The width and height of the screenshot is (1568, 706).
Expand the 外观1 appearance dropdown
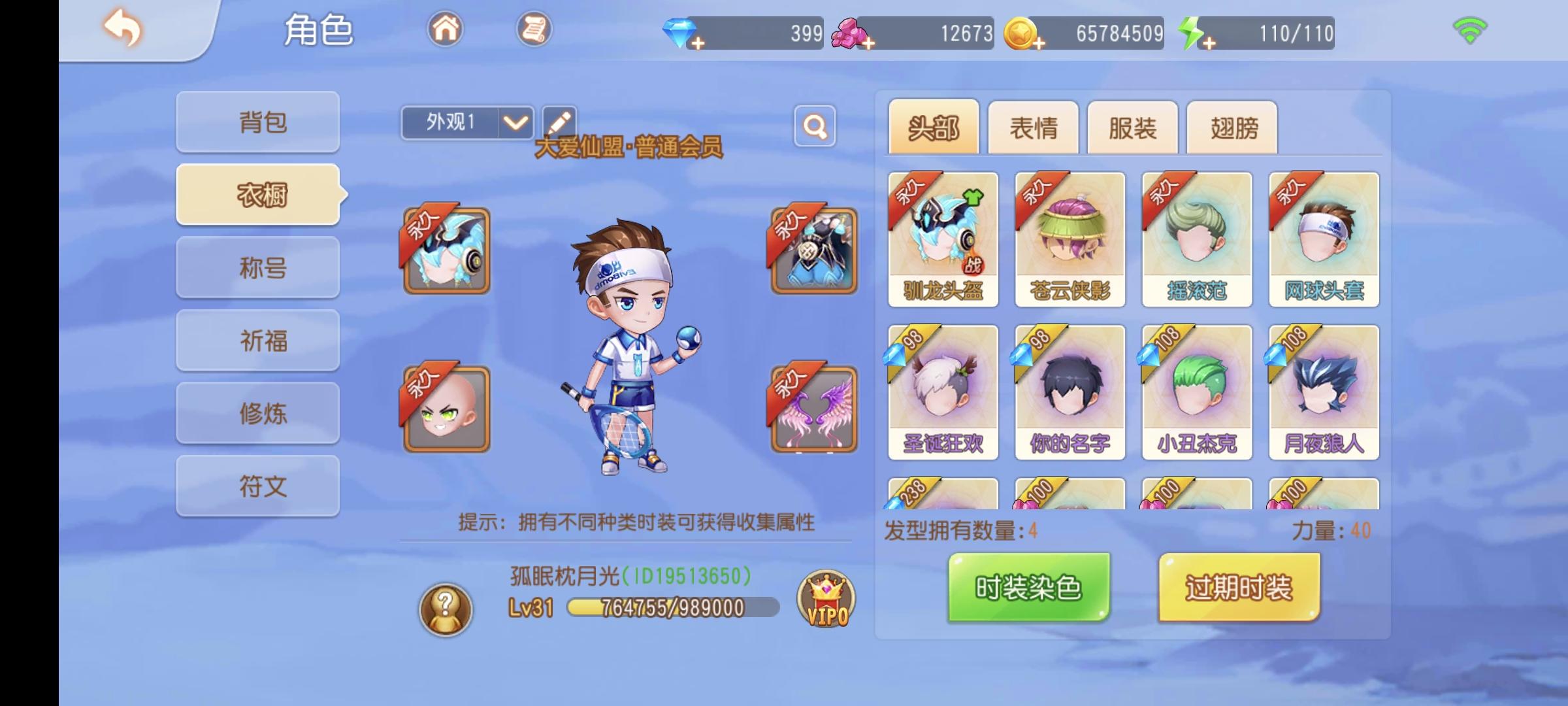515,122
